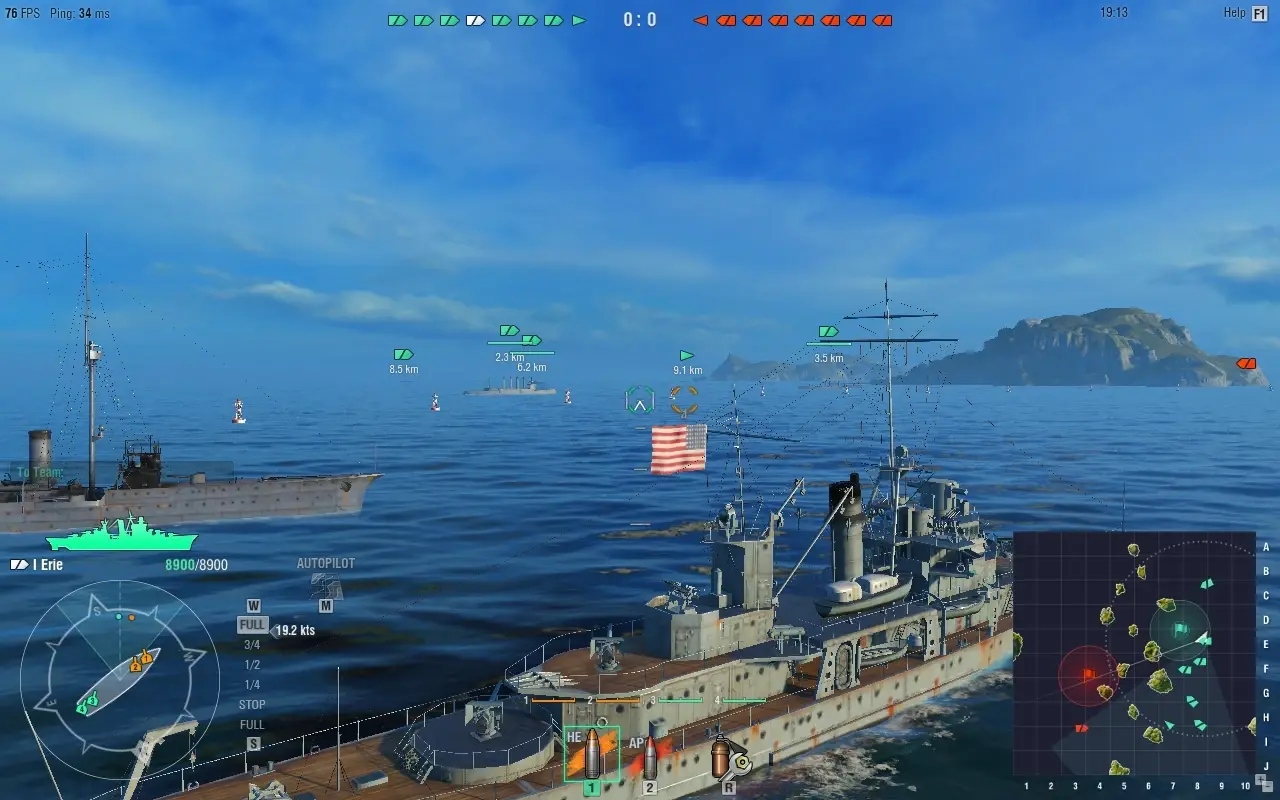Select your green ship silhouette icon
The image size is (1280, 800).
point(122,540)
